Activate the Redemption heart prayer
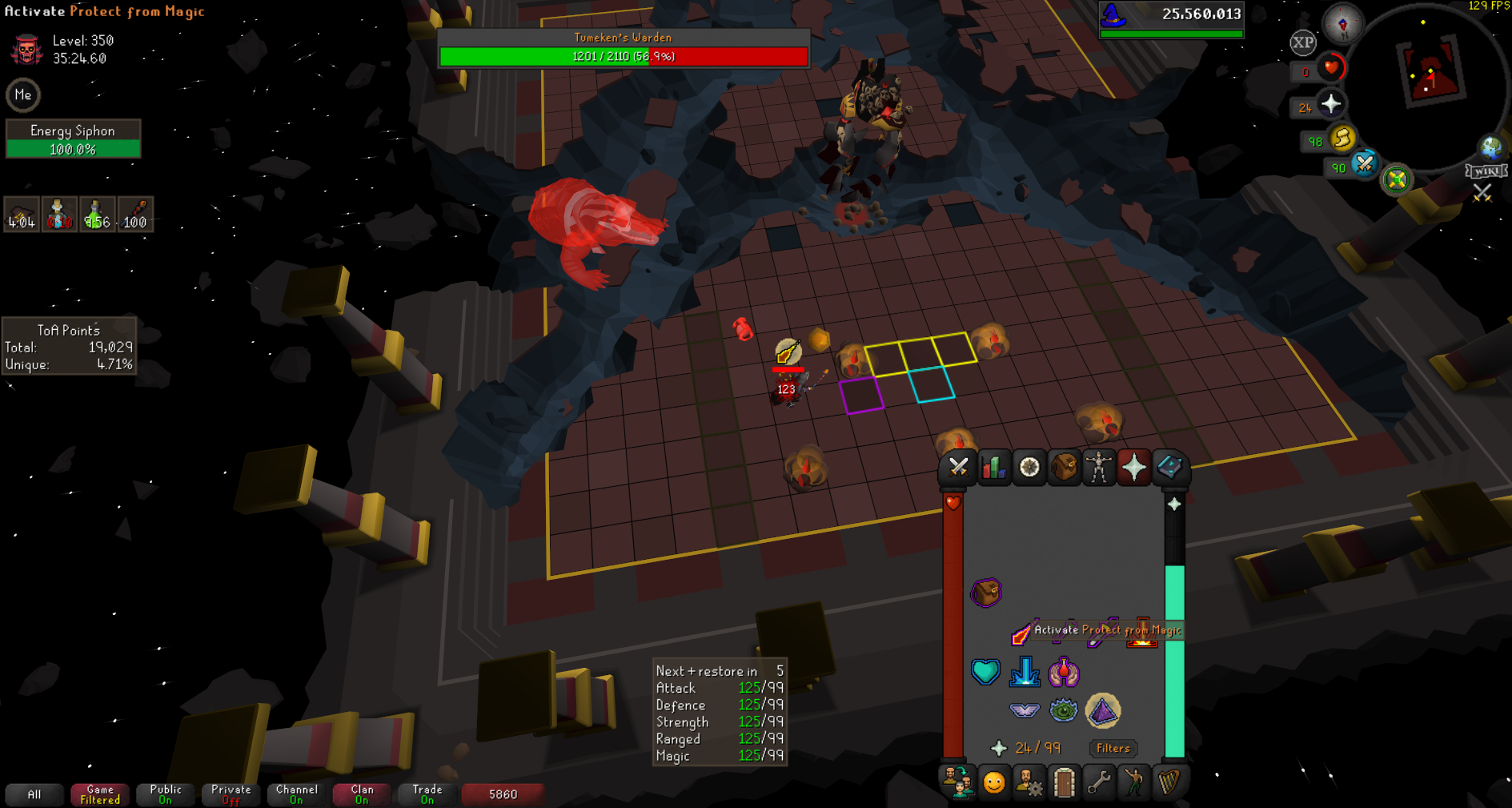Viewport: 1512px width, 808px height. (x=985, y=672)
